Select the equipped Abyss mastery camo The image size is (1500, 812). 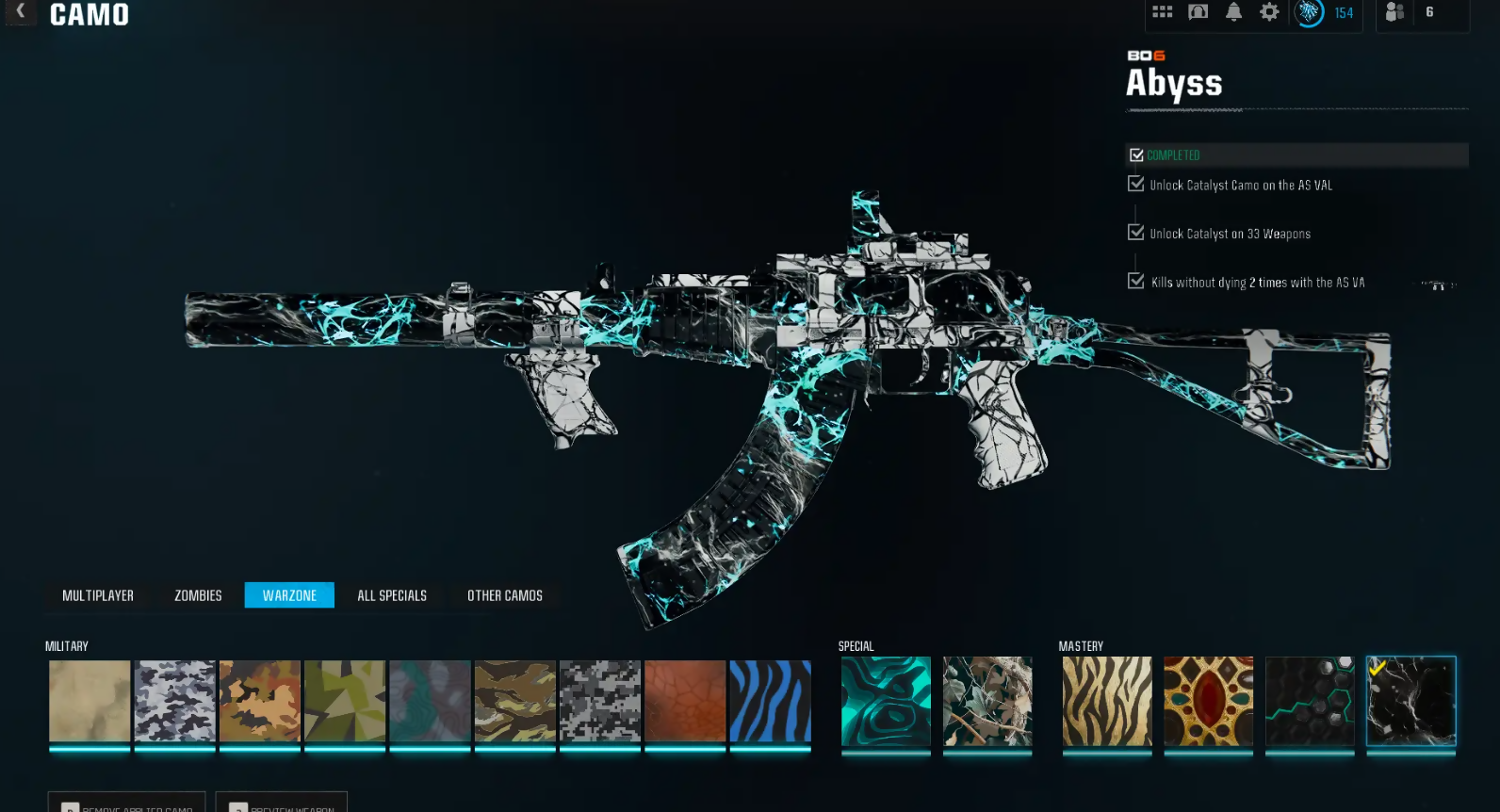pos(1411,701)
